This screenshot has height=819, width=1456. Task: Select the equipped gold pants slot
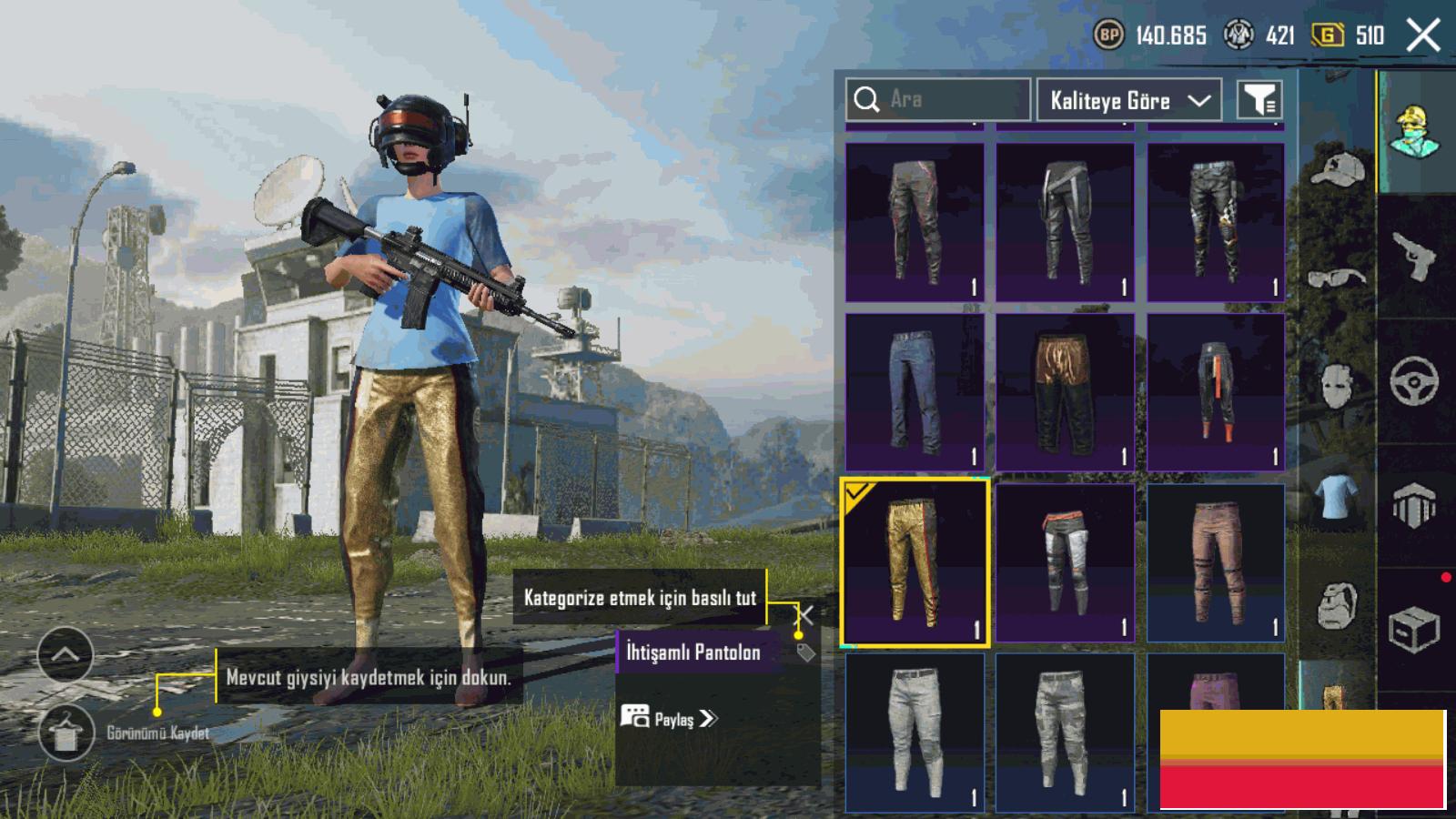[915, 563]
